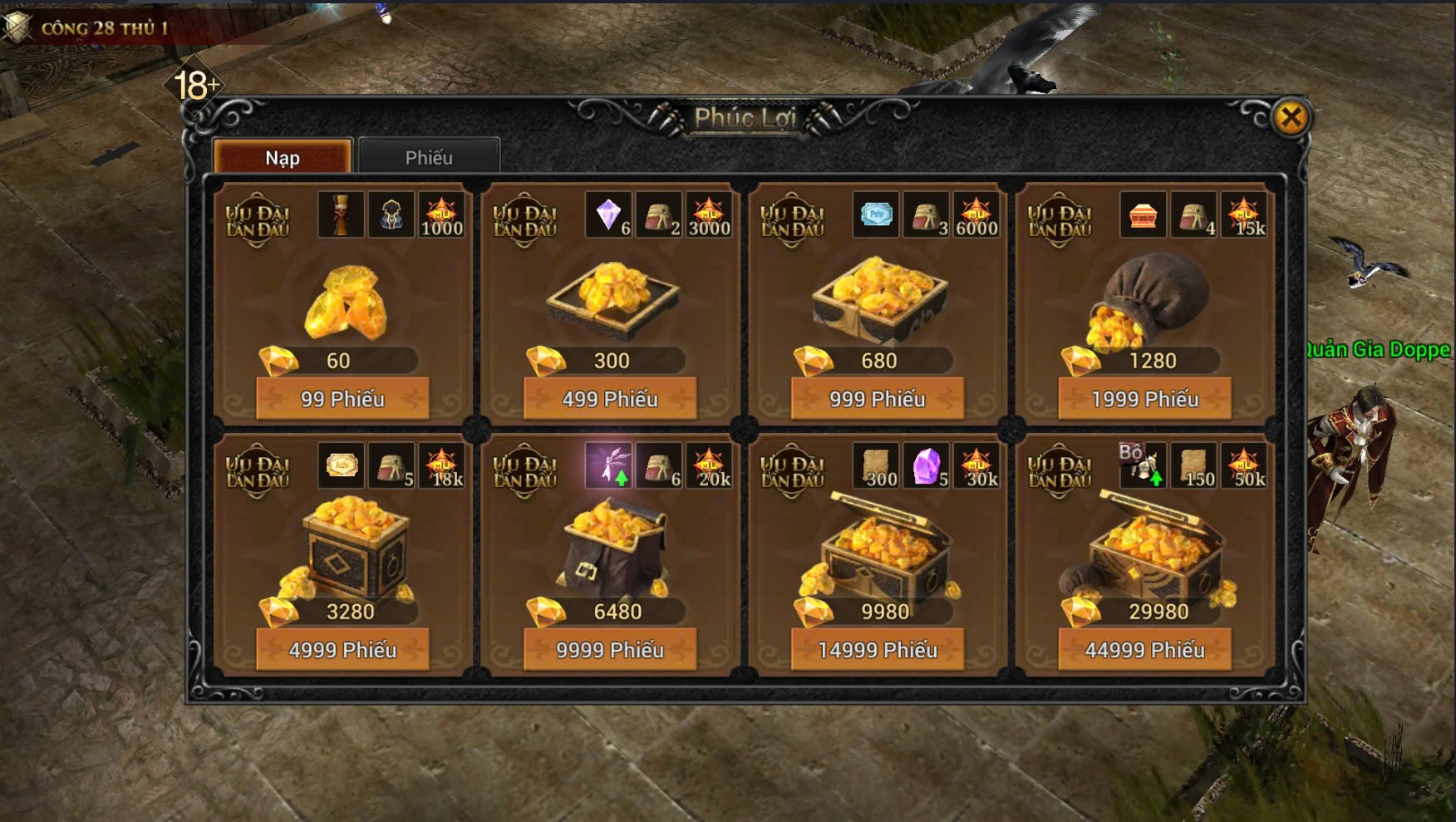Buy the 99 Phiếu package
The image size is (1456, 822).
(x=342, y=399)
